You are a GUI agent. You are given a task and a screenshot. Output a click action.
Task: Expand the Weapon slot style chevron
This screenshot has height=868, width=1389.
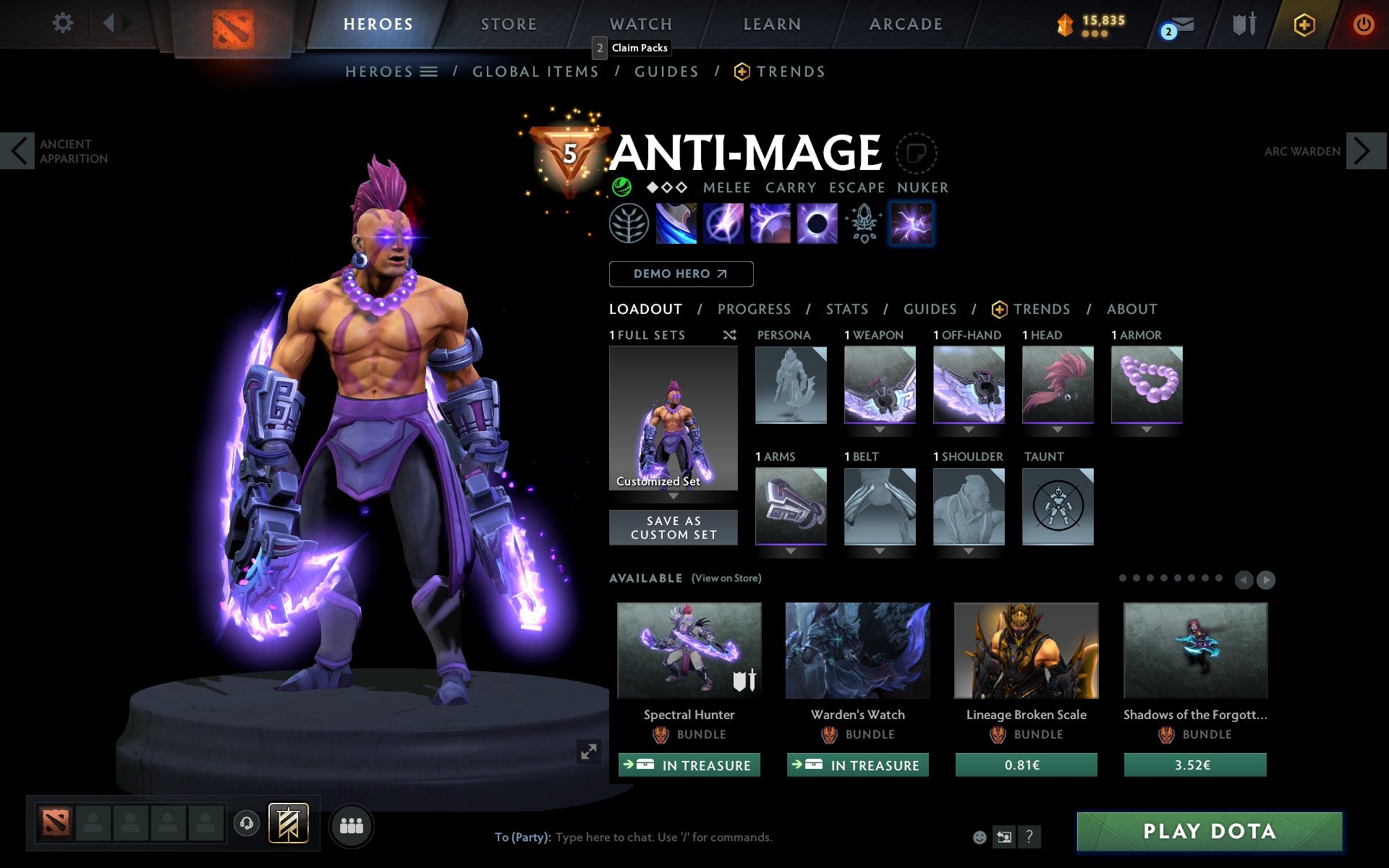[x=879, y=430]
